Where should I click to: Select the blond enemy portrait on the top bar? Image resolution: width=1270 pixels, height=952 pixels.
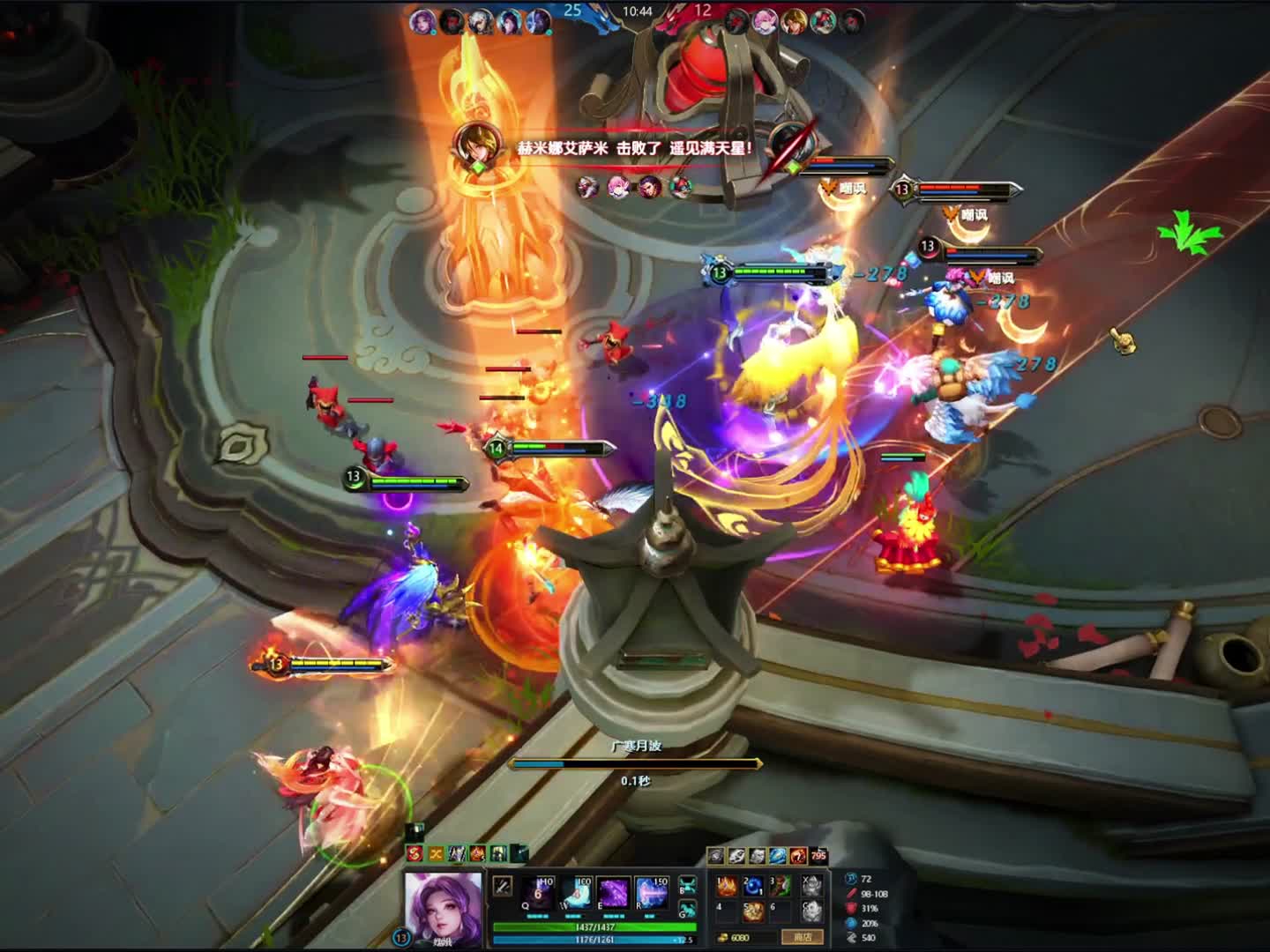click(795, 21)
